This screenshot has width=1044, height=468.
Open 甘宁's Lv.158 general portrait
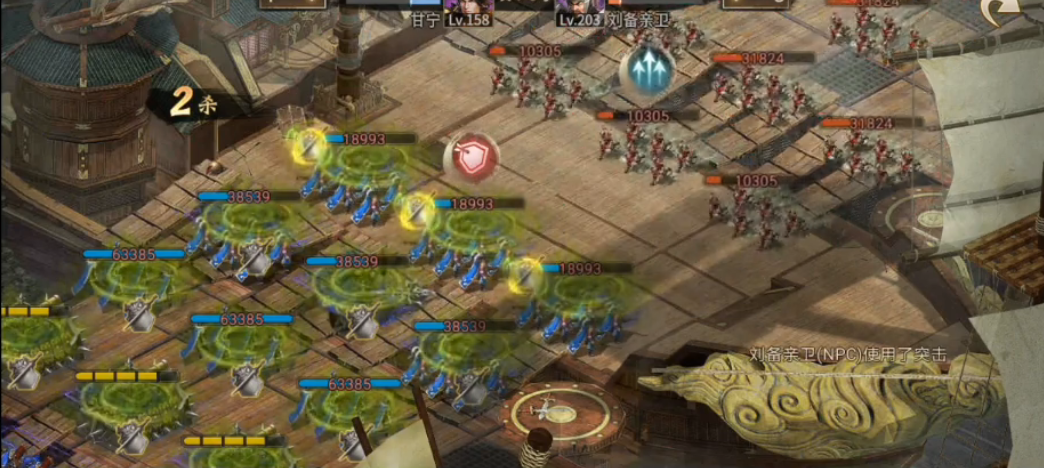[x=468, y=8]
